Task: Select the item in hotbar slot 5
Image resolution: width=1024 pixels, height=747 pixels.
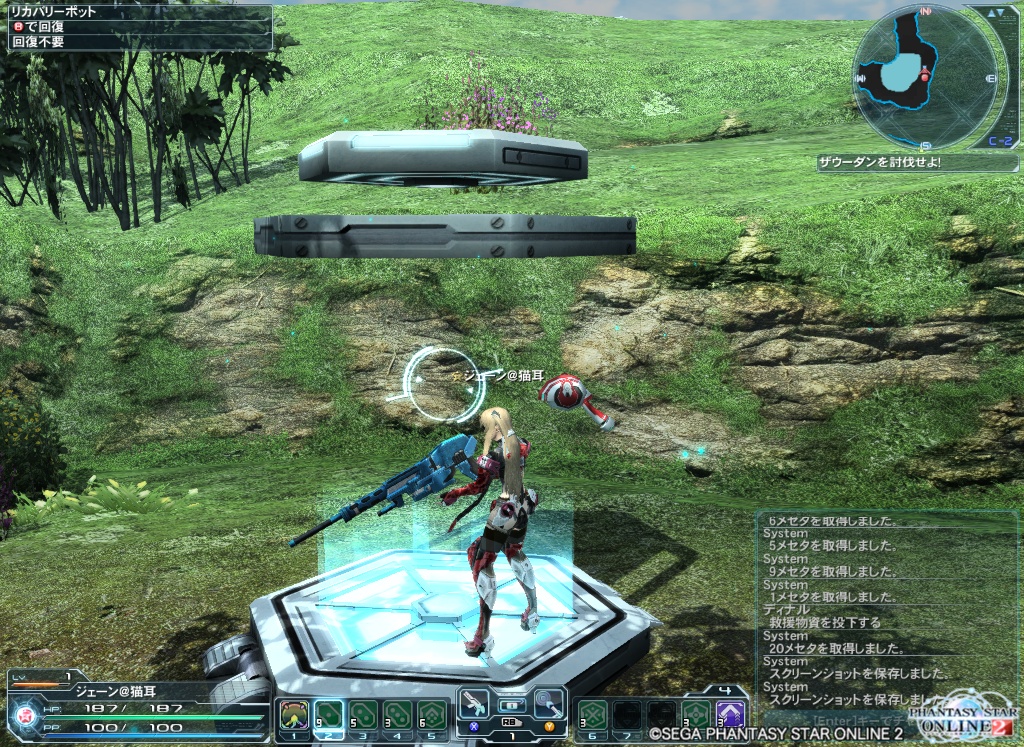Action: 432,715
